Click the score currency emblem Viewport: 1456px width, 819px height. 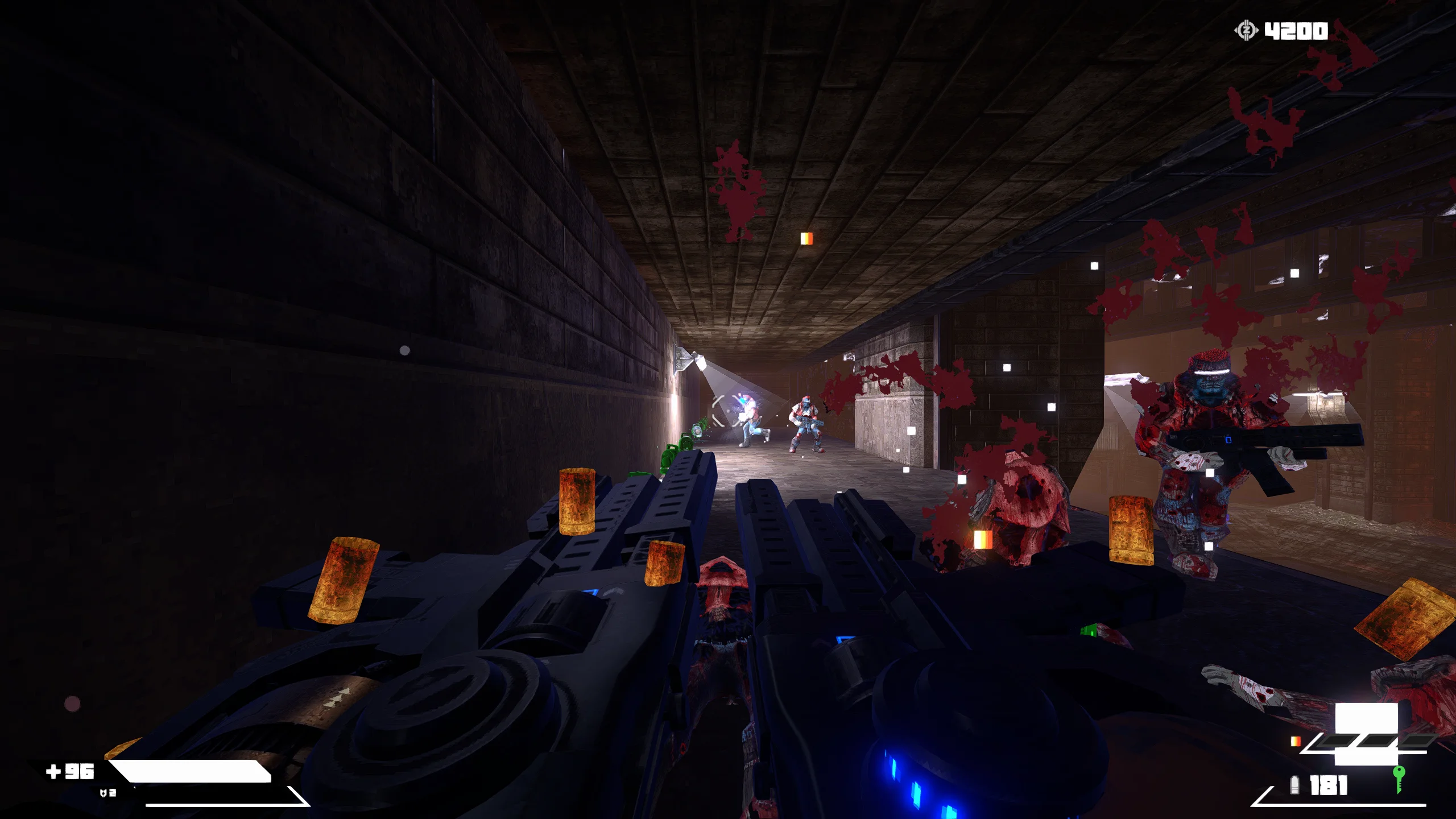pyautogui.click(x=1246, y=30)
